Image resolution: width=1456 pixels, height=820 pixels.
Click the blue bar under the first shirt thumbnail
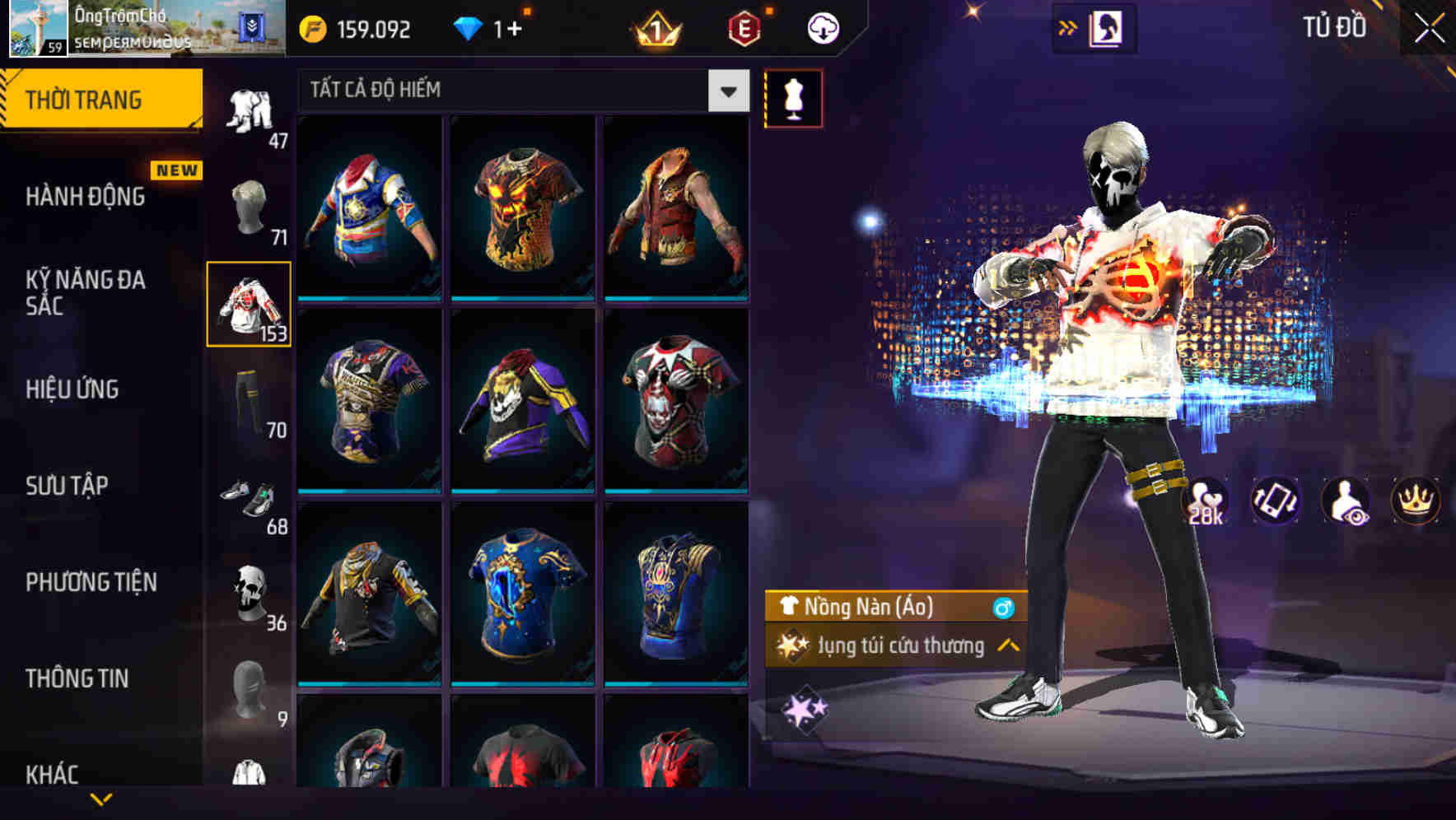click(x=368, y=298)
